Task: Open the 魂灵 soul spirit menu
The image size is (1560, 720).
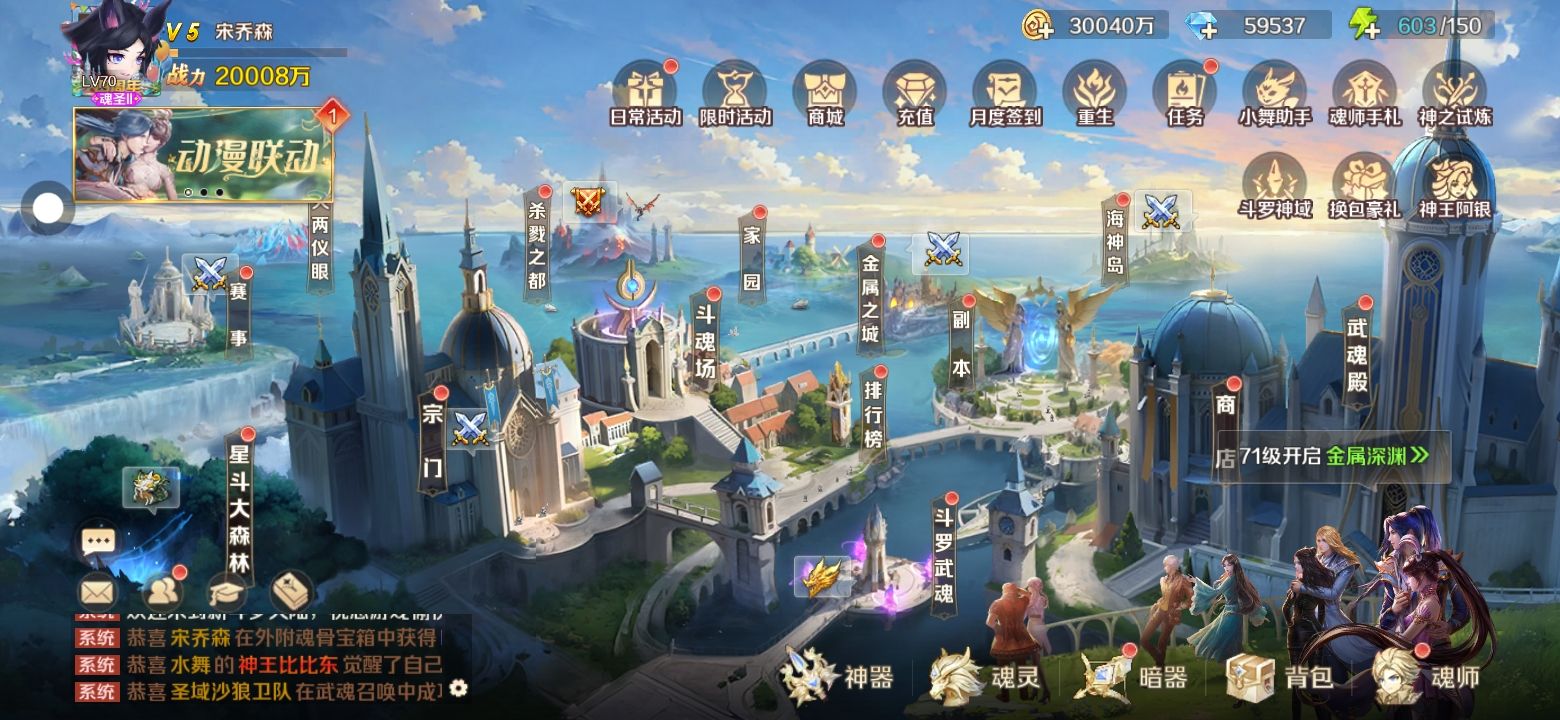Action: click(985, 677)
